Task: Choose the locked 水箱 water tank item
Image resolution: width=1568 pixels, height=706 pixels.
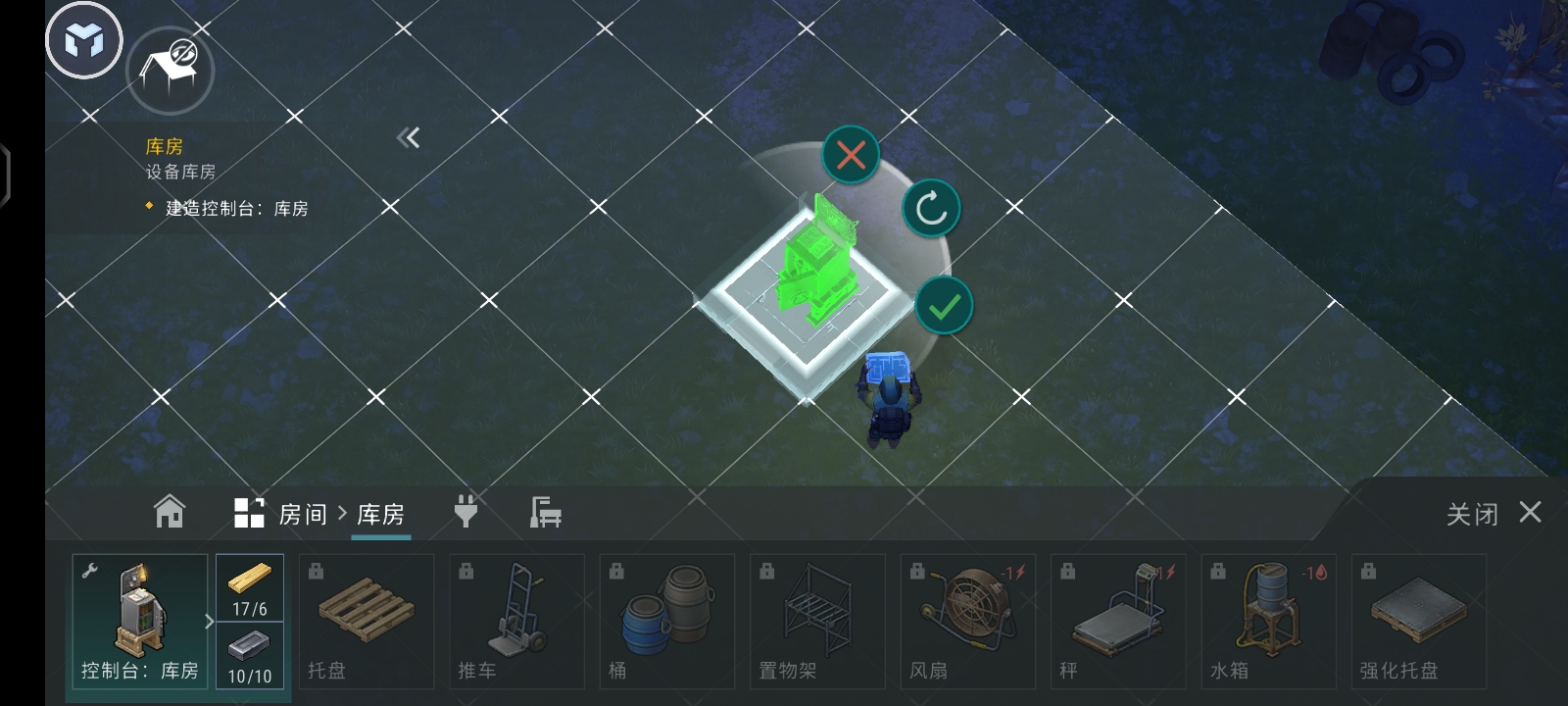Action: (1268, 621)
